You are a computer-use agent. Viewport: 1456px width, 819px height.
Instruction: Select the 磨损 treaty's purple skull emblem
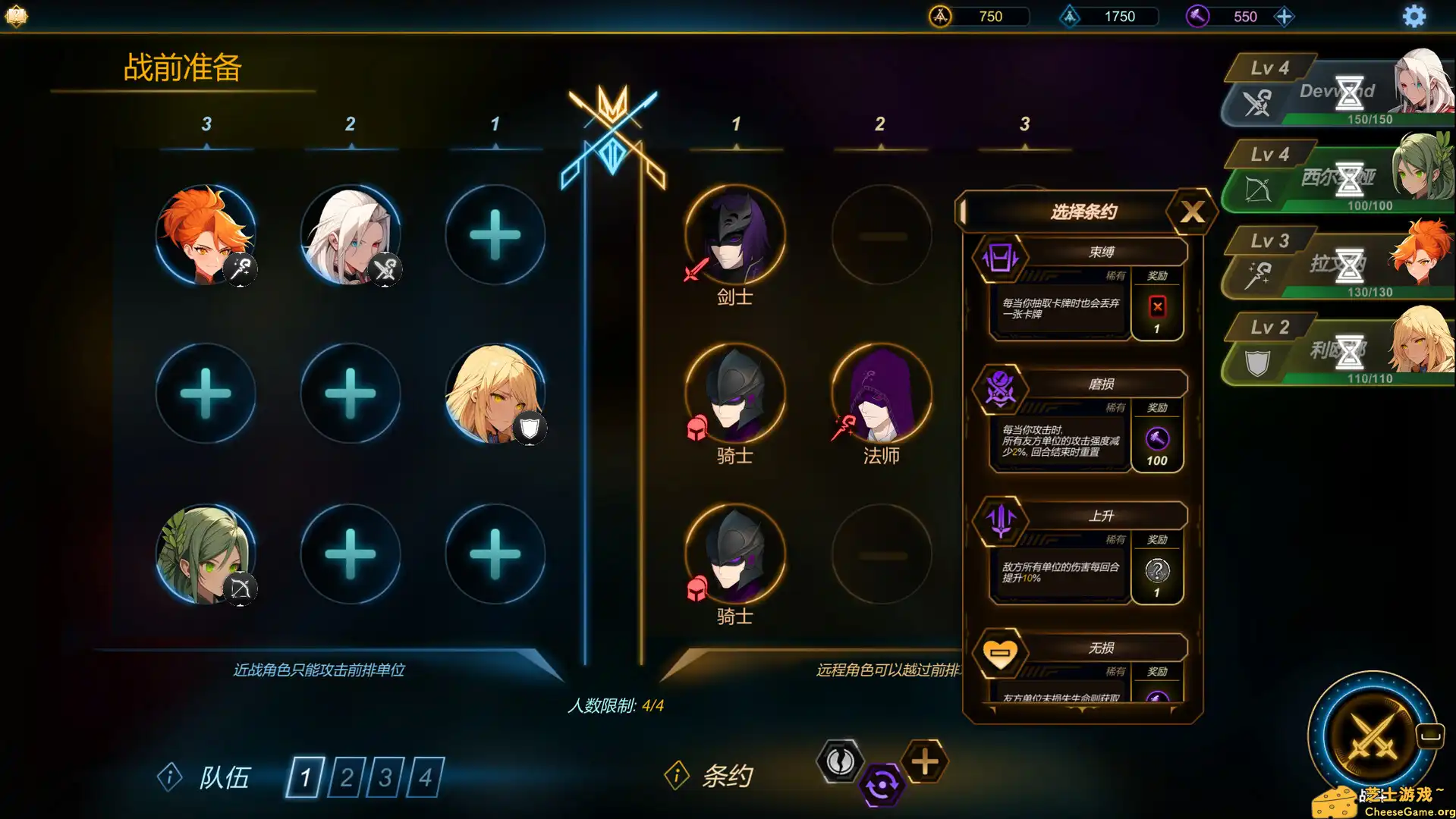tap(1000, 390)
